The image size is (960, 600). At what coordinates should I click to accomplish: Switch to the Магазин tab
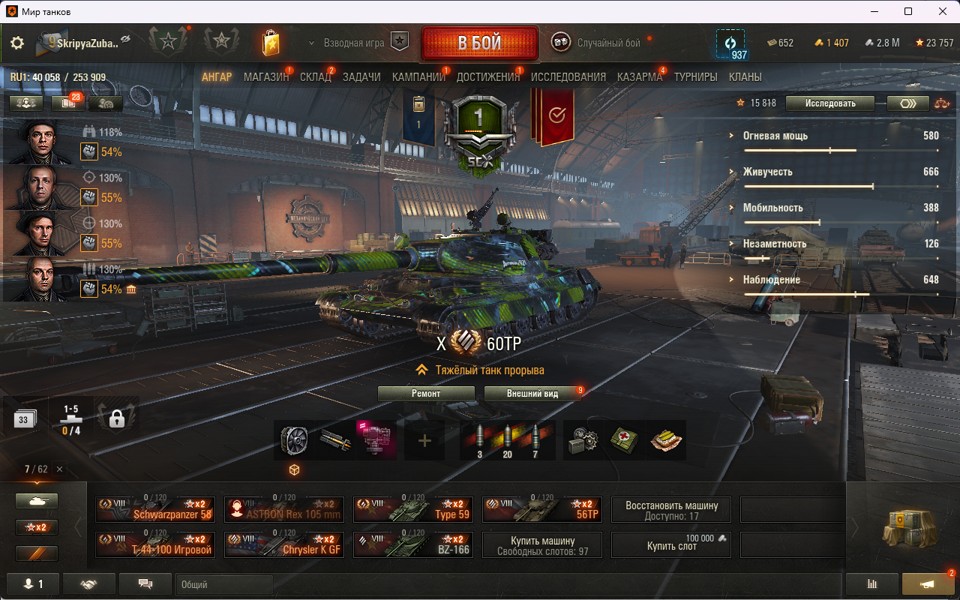point(266,77)
